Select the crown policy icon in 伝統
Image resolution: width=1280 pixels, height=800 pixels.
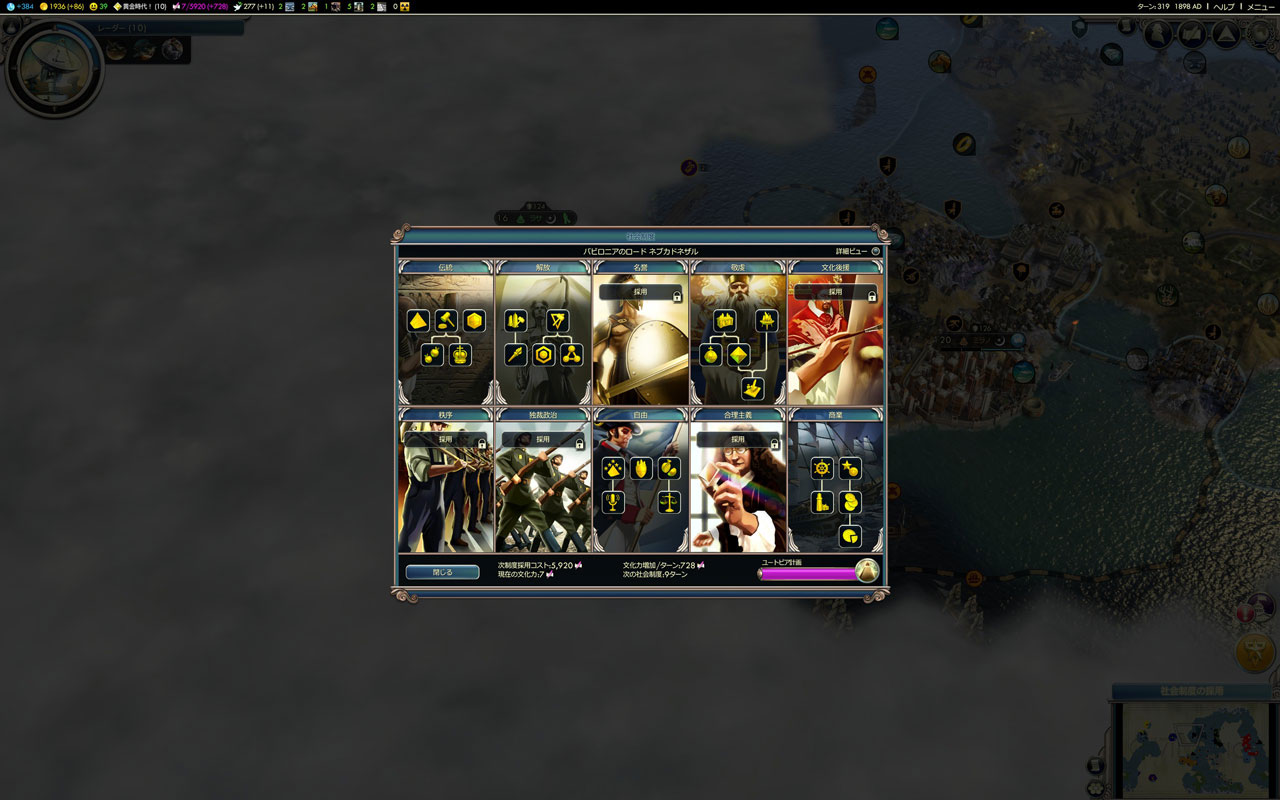(x=460, y=355)
